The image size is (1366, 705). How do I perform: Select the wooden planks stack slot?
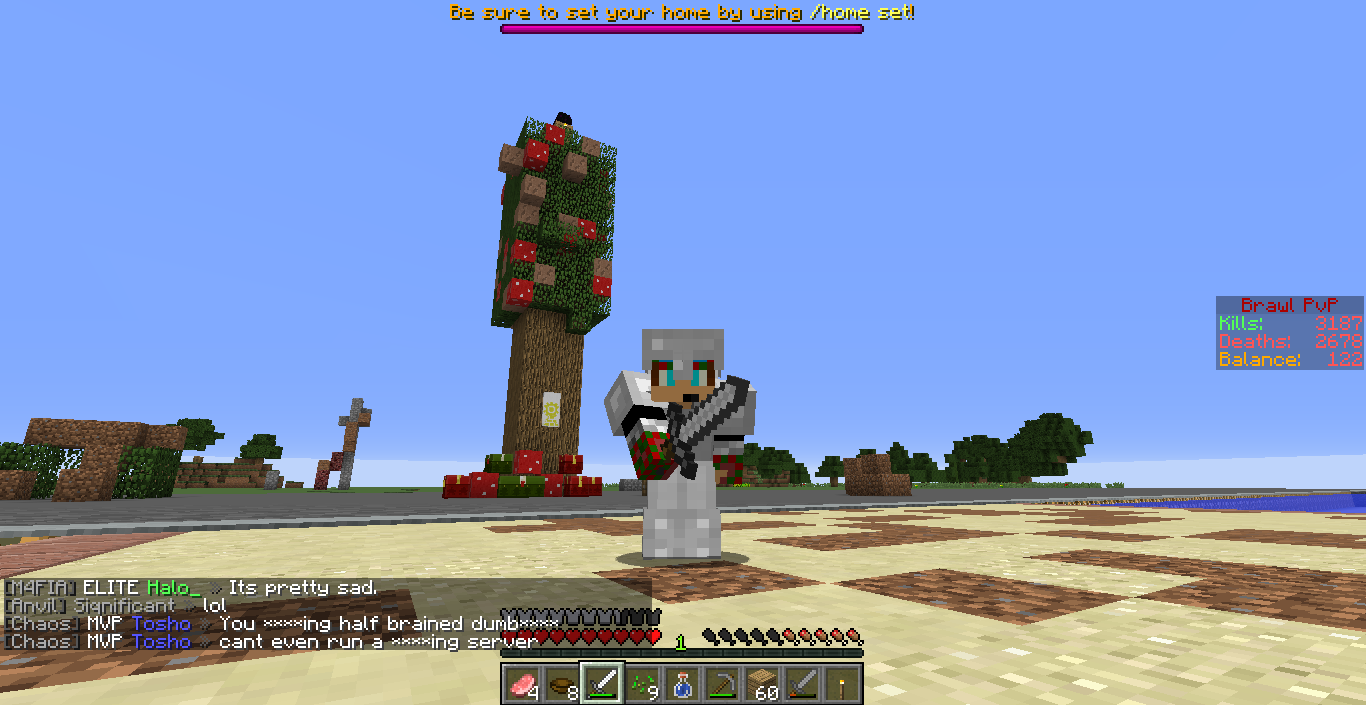coord(762,684)
